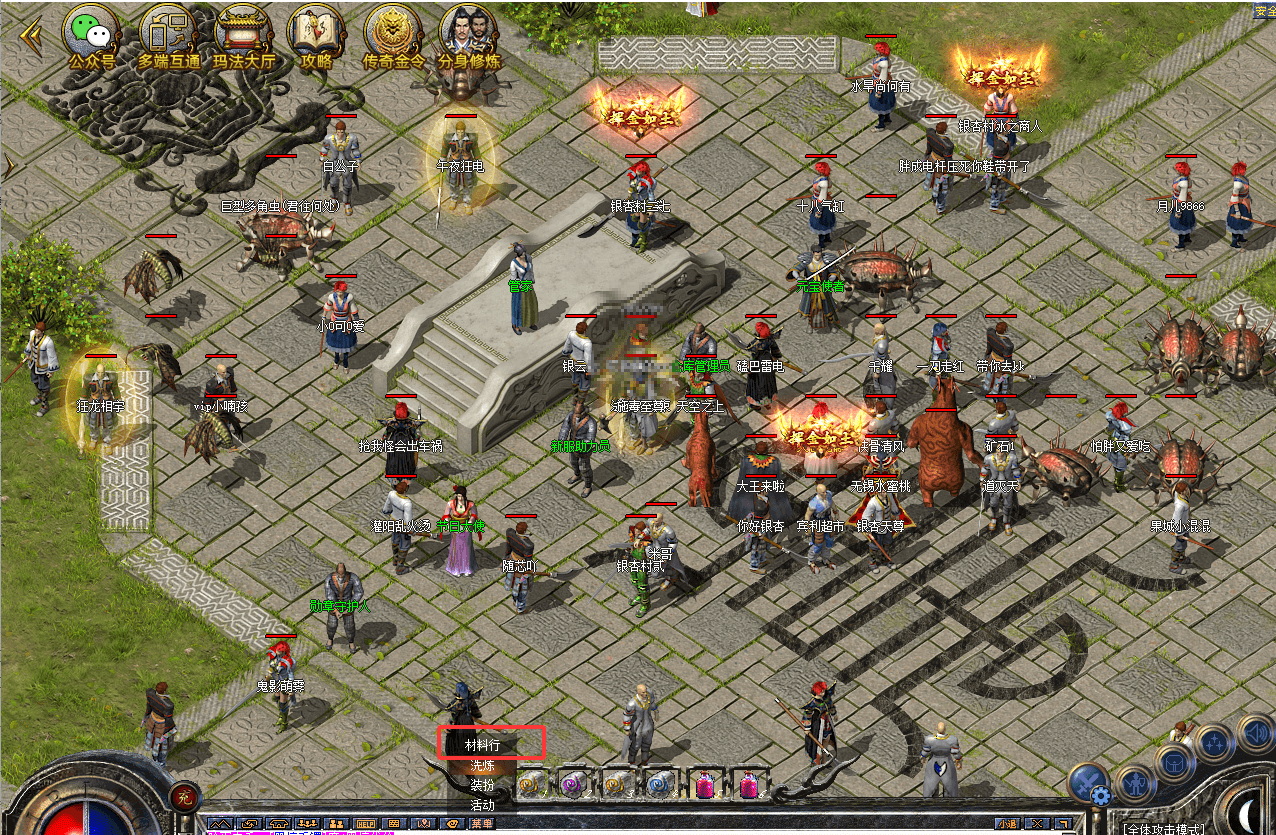Enter the 玛法大厅 hall

(243, 34)
